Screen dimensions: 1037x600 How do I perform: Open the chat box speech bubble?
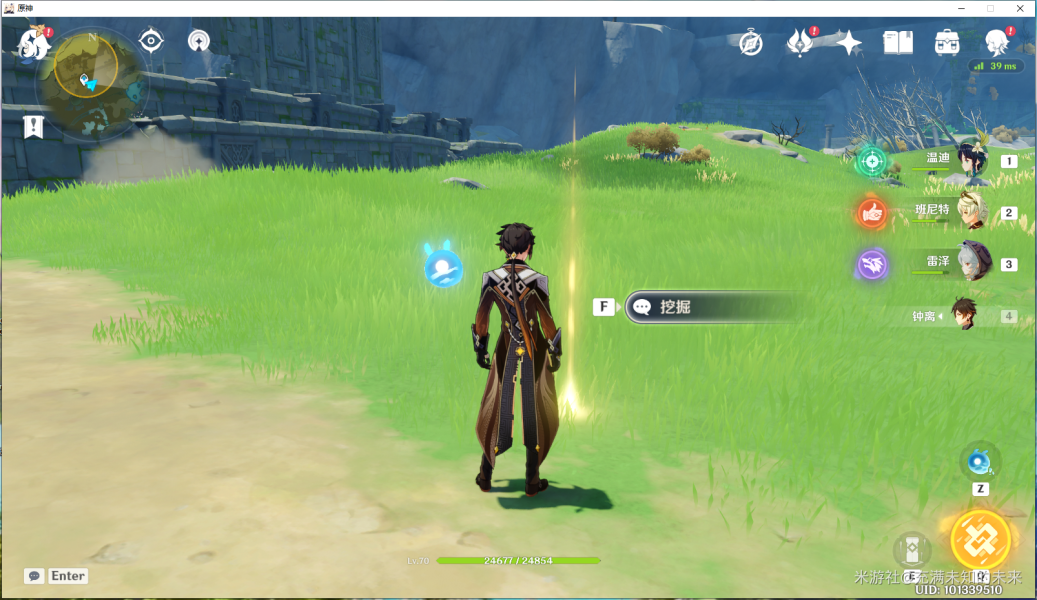pyautogui.click(x=34, y=576)
